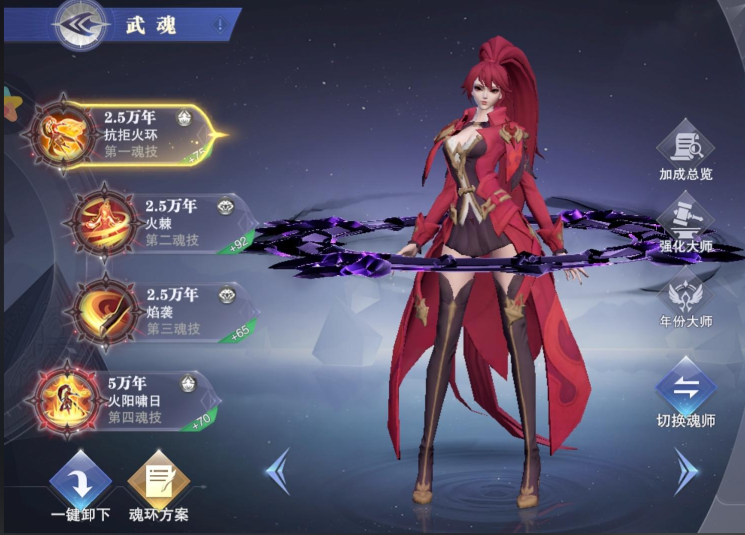The image size is (745, 535).
Task: Show the previous character with left arrow
Action: tap(279, 470)
